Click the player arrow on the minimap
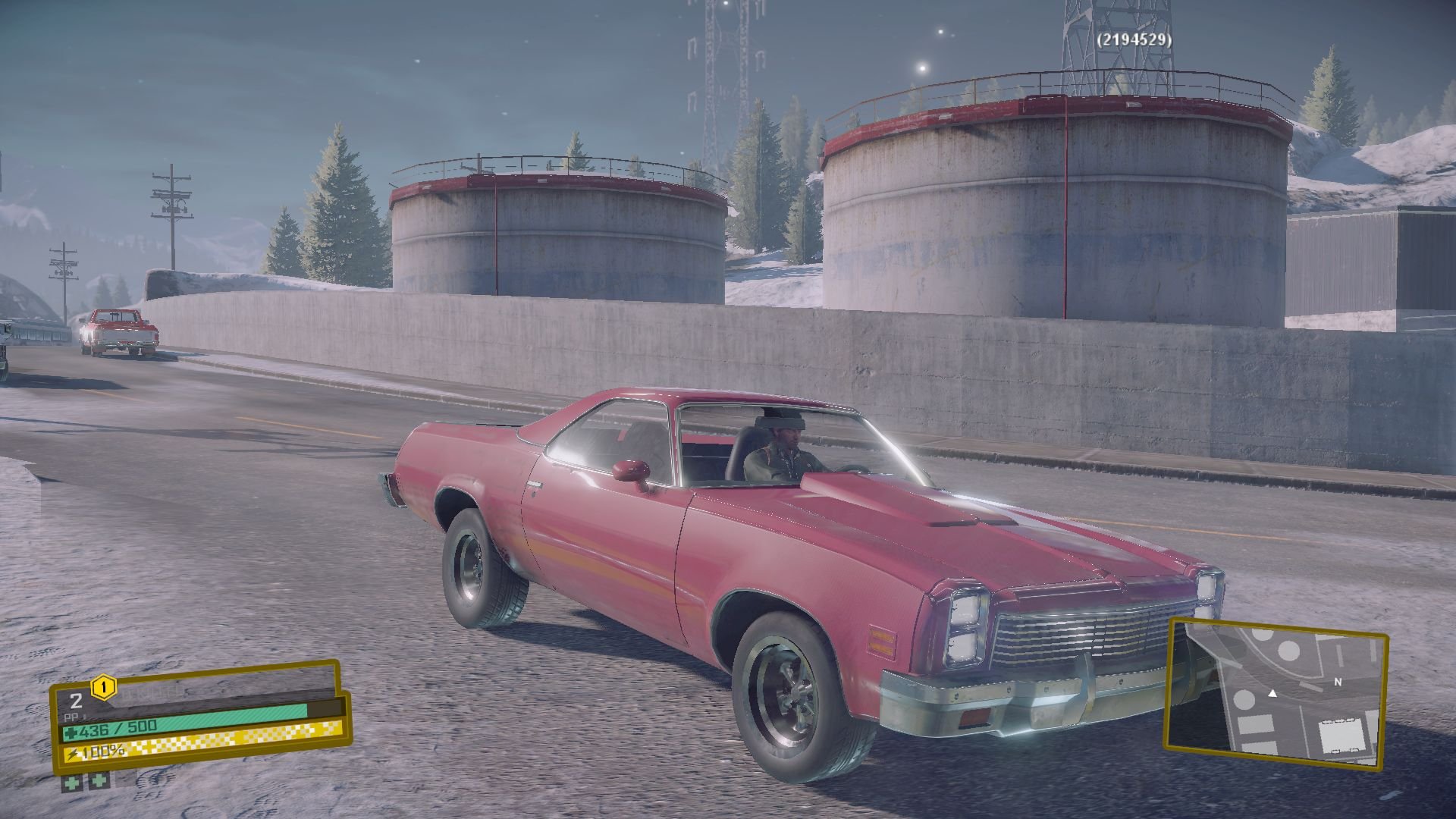Viewport: 1456px width, 819px height. 1273,695
